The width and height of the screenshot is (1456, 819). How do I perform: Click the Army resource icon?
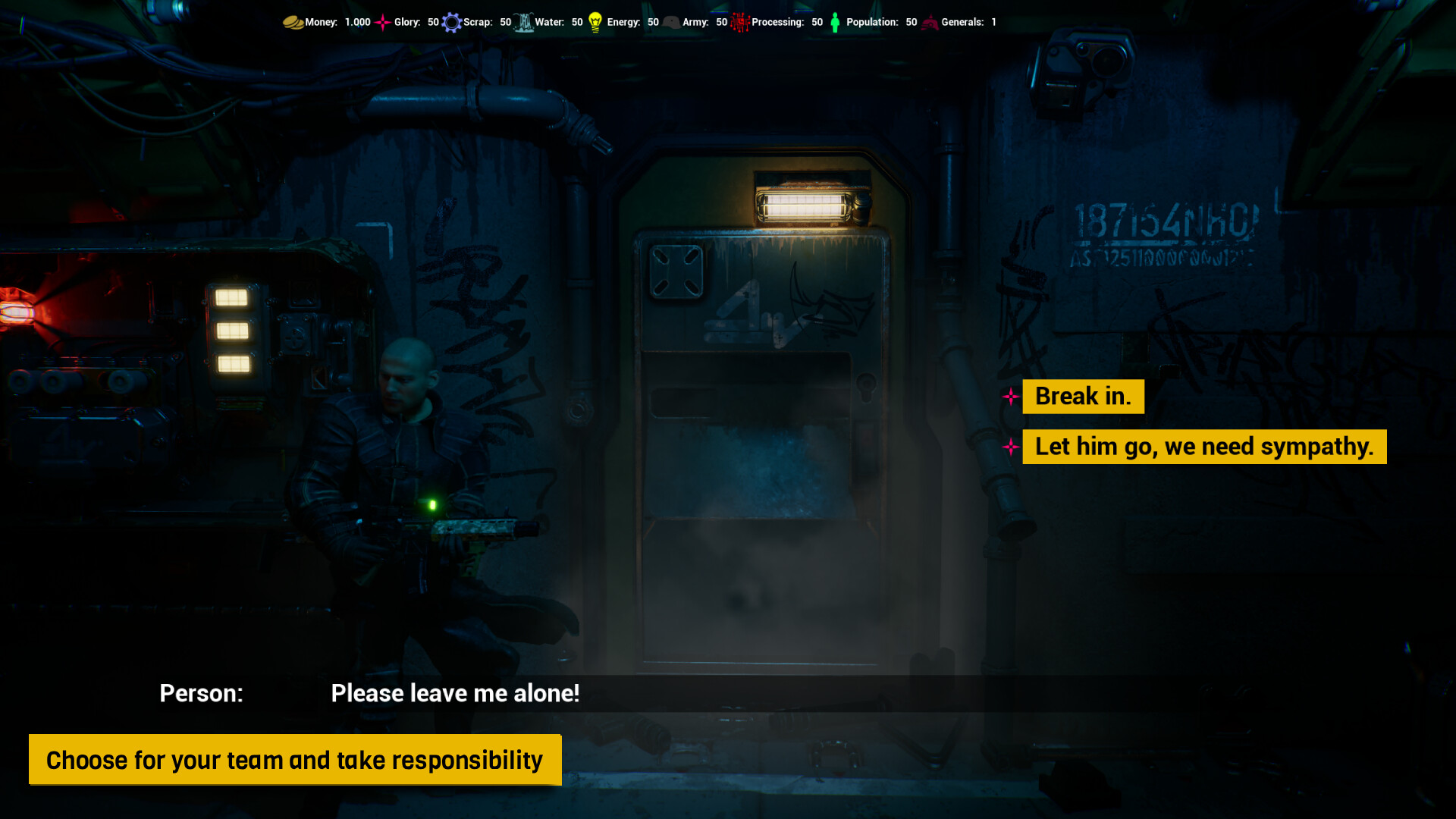pos(670,22)
